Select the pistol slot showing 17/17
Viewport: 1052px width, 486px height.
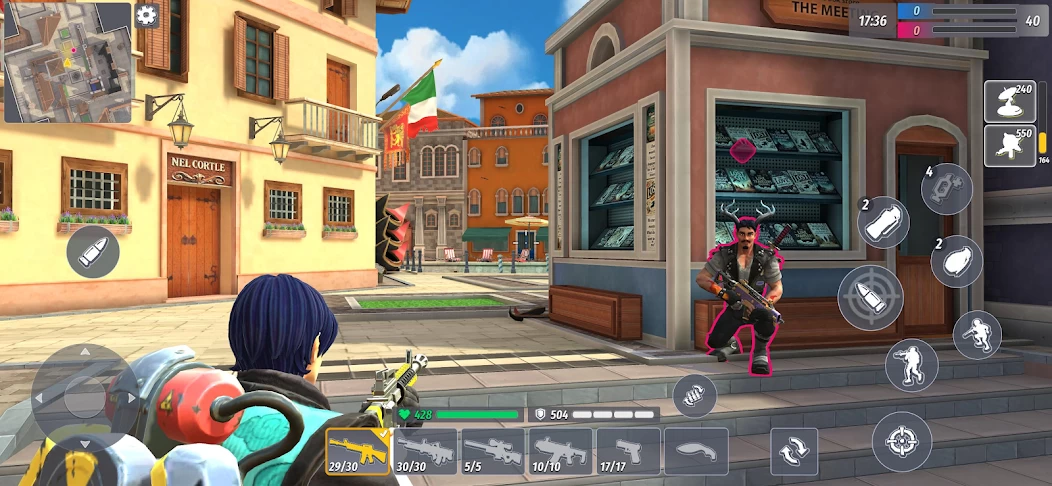pyautogui.click(x=628, y=451)
